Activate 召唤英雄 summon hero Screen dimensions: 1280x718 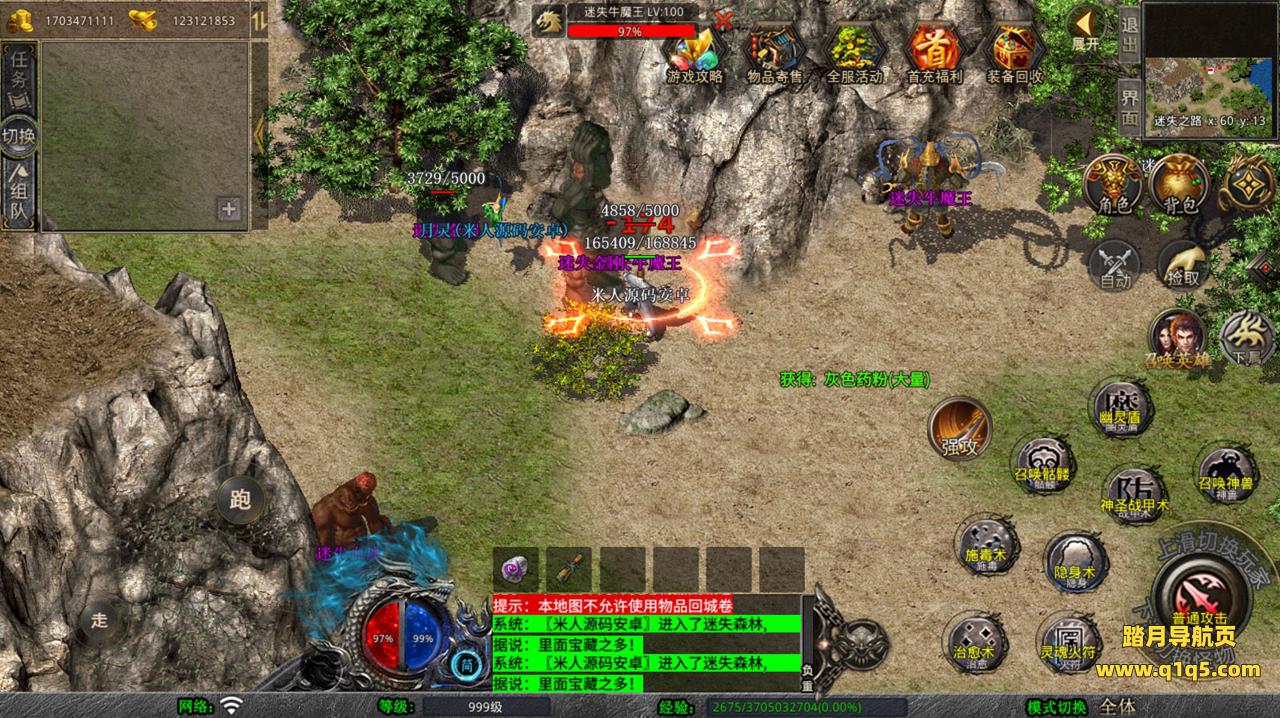(1178, 338)
